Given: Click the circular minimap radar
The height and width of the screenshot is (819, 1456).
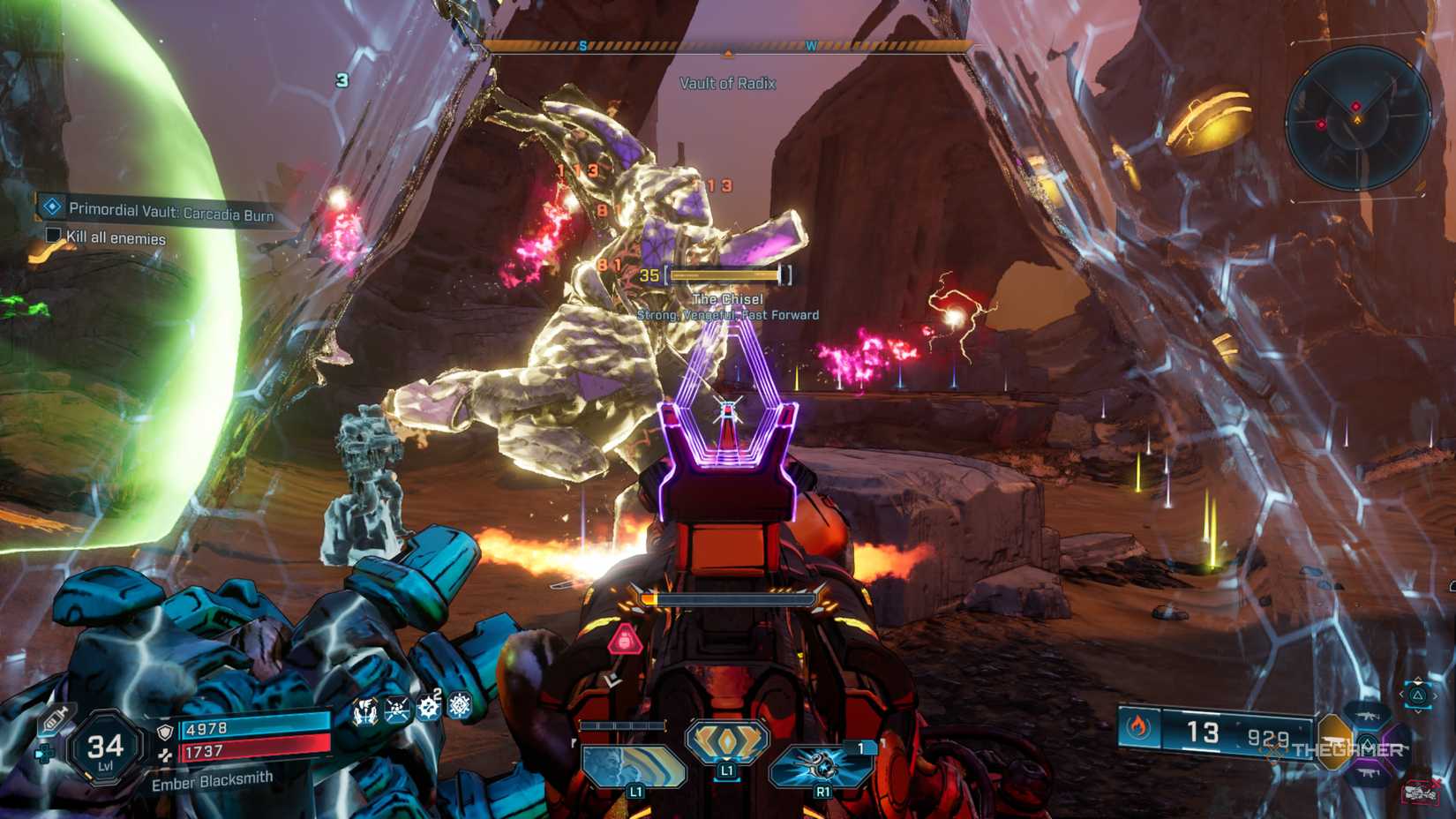Looking at the screenshot, I should tap(1356, 118).
